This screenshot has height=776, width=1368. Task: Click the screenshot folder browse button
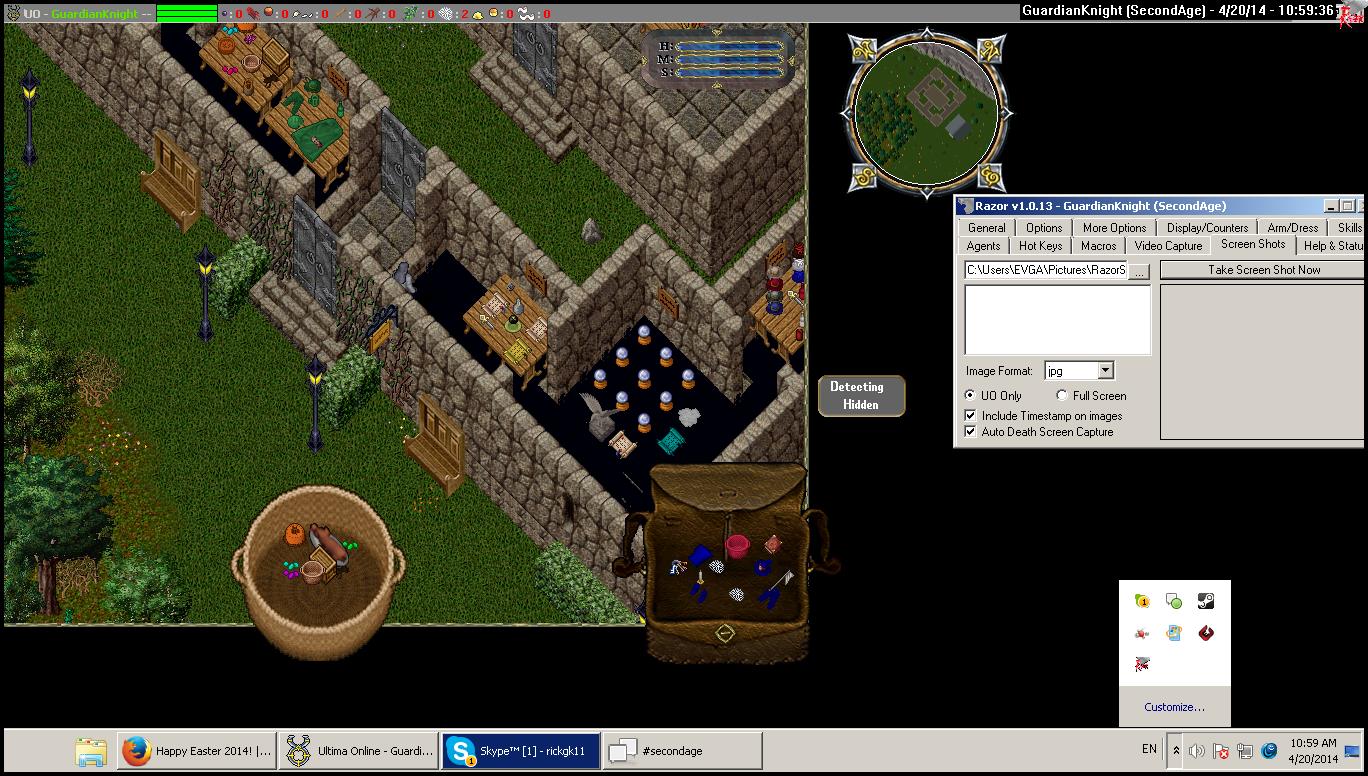[x=1140, y=271]
